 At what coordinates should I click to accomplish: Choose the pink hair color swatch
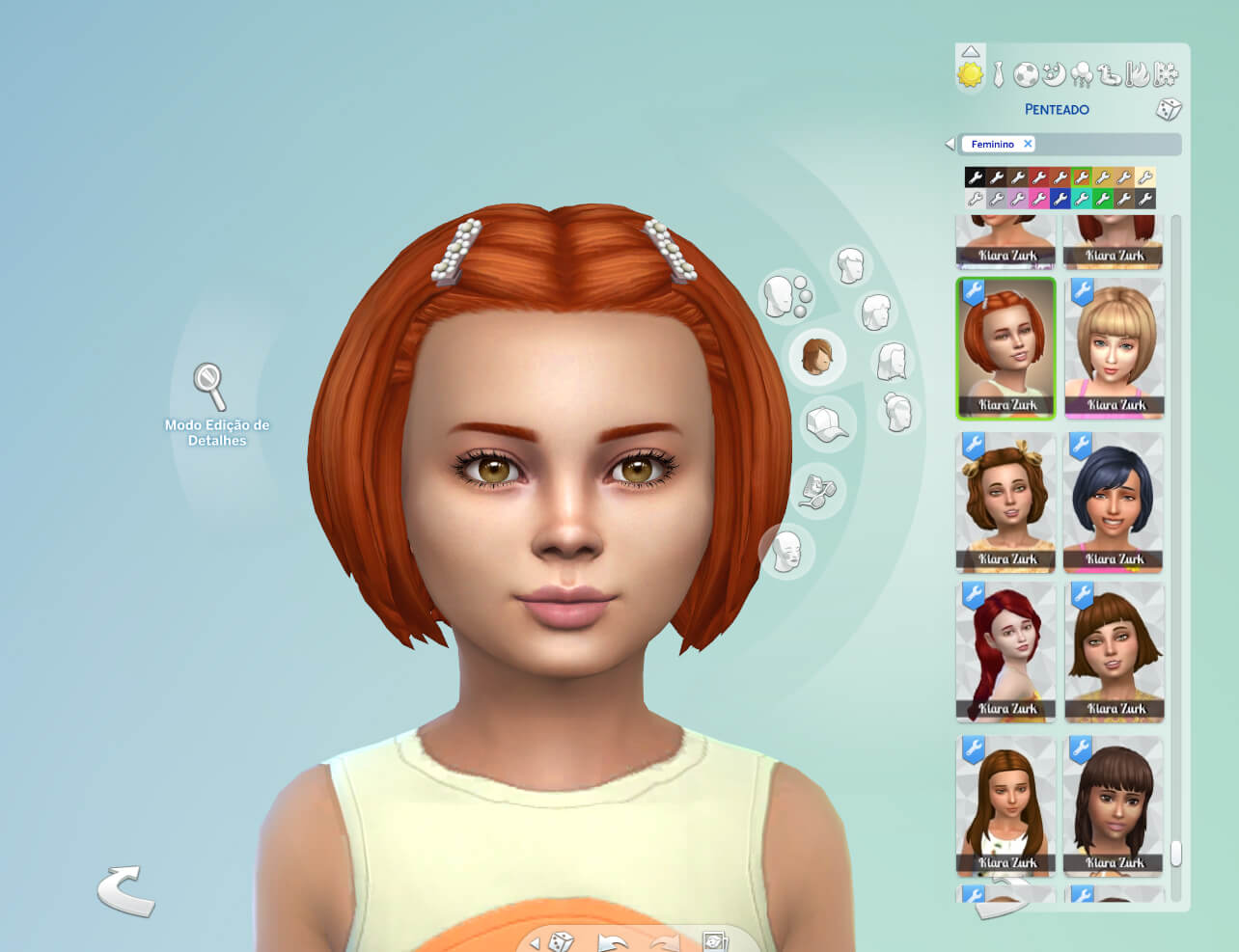click(x=1038, y=199)
